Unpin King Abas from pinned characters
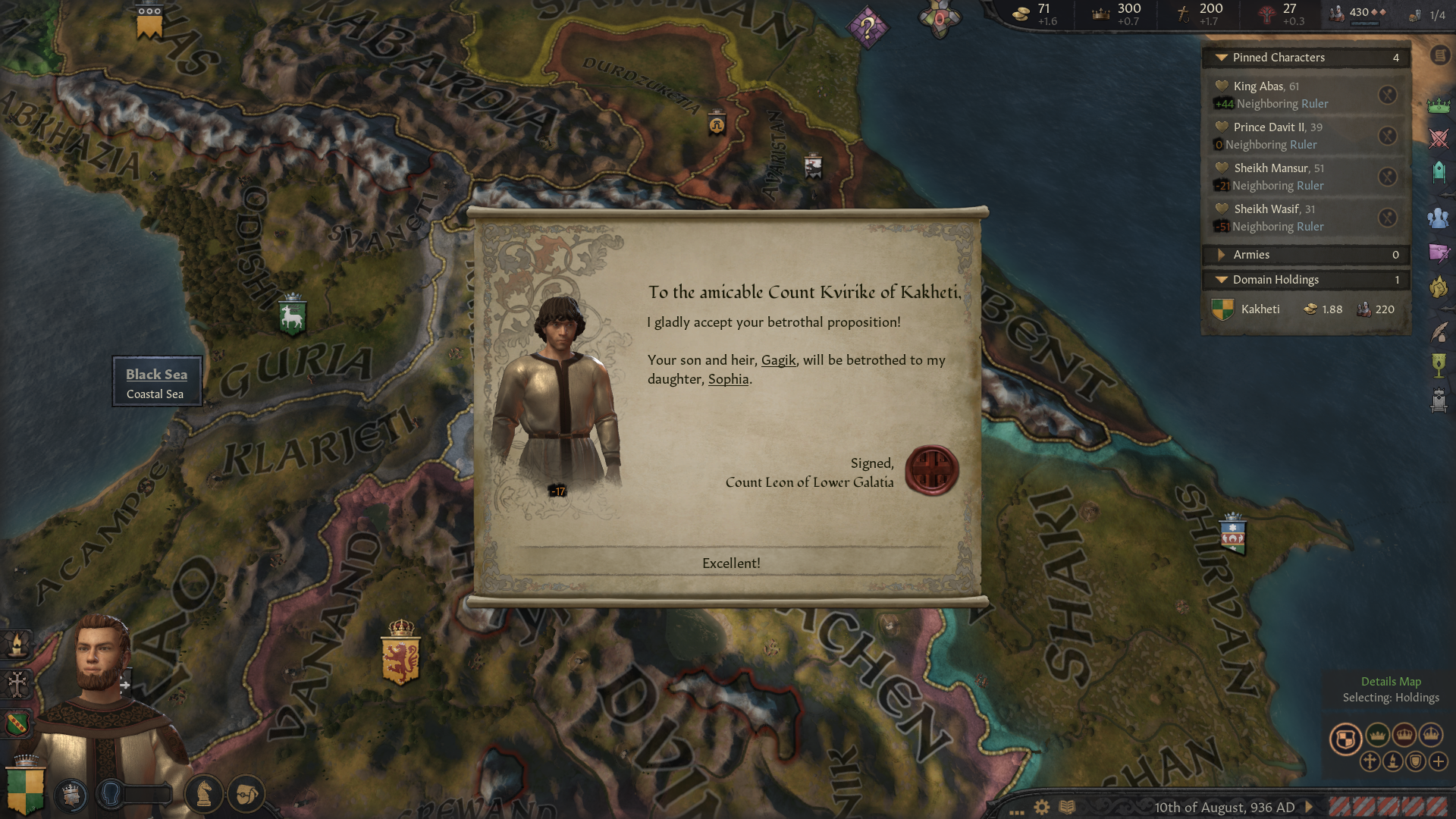 pyautogui.click(x=1387, y=95)
